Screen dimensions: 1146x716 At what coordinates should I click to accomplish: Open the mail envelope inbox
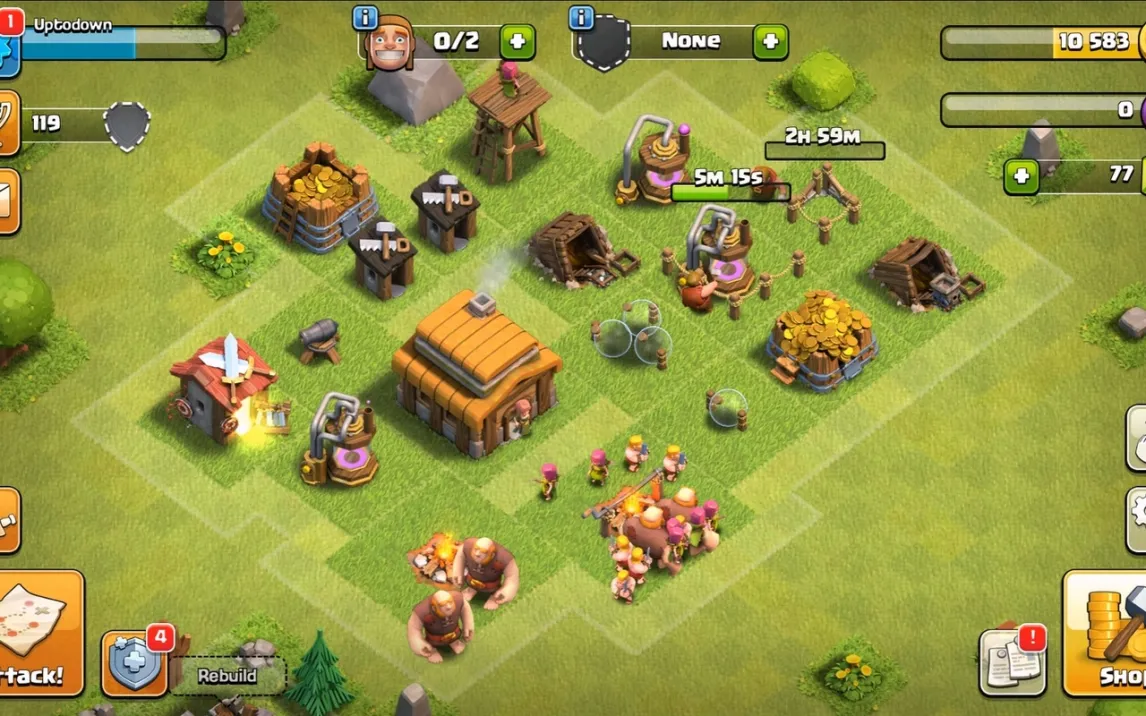pos(7,202)
